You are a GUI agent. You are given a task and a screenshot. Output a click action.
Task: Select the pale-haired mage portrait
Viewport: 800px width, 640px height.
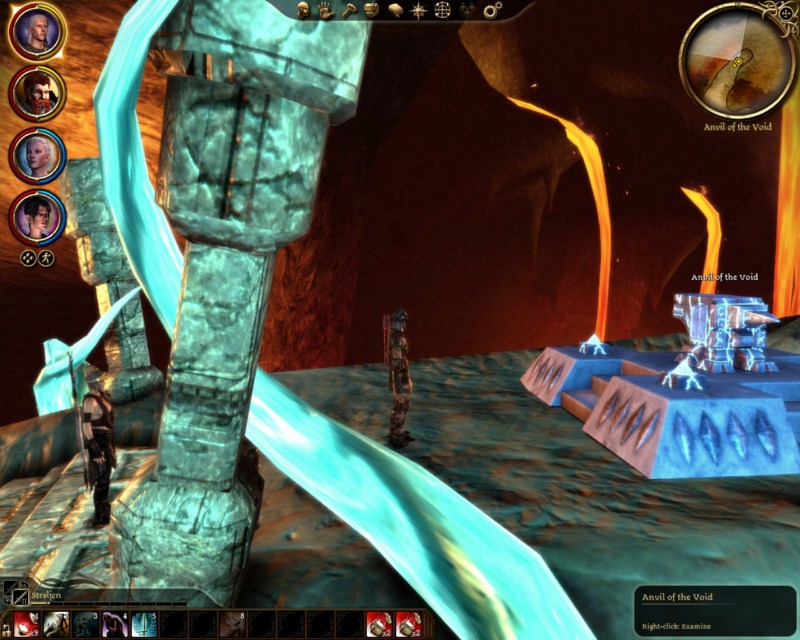38,155
